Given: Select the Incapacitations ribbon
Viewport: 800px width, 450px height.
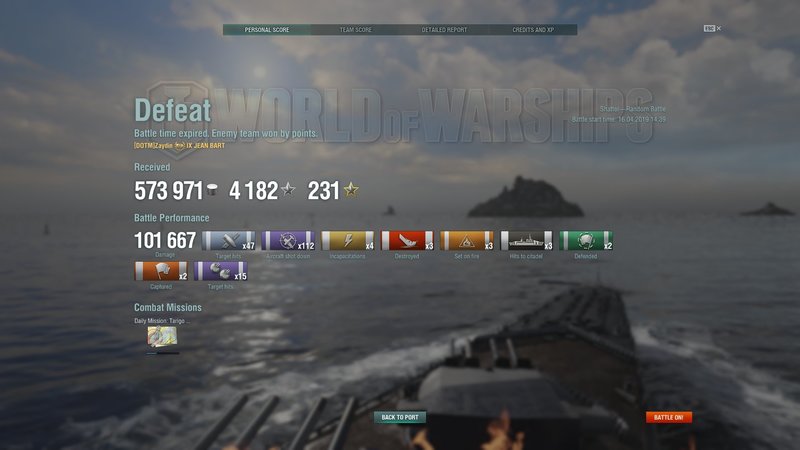Looking at the screenshot, I should (x=347, y=241).
